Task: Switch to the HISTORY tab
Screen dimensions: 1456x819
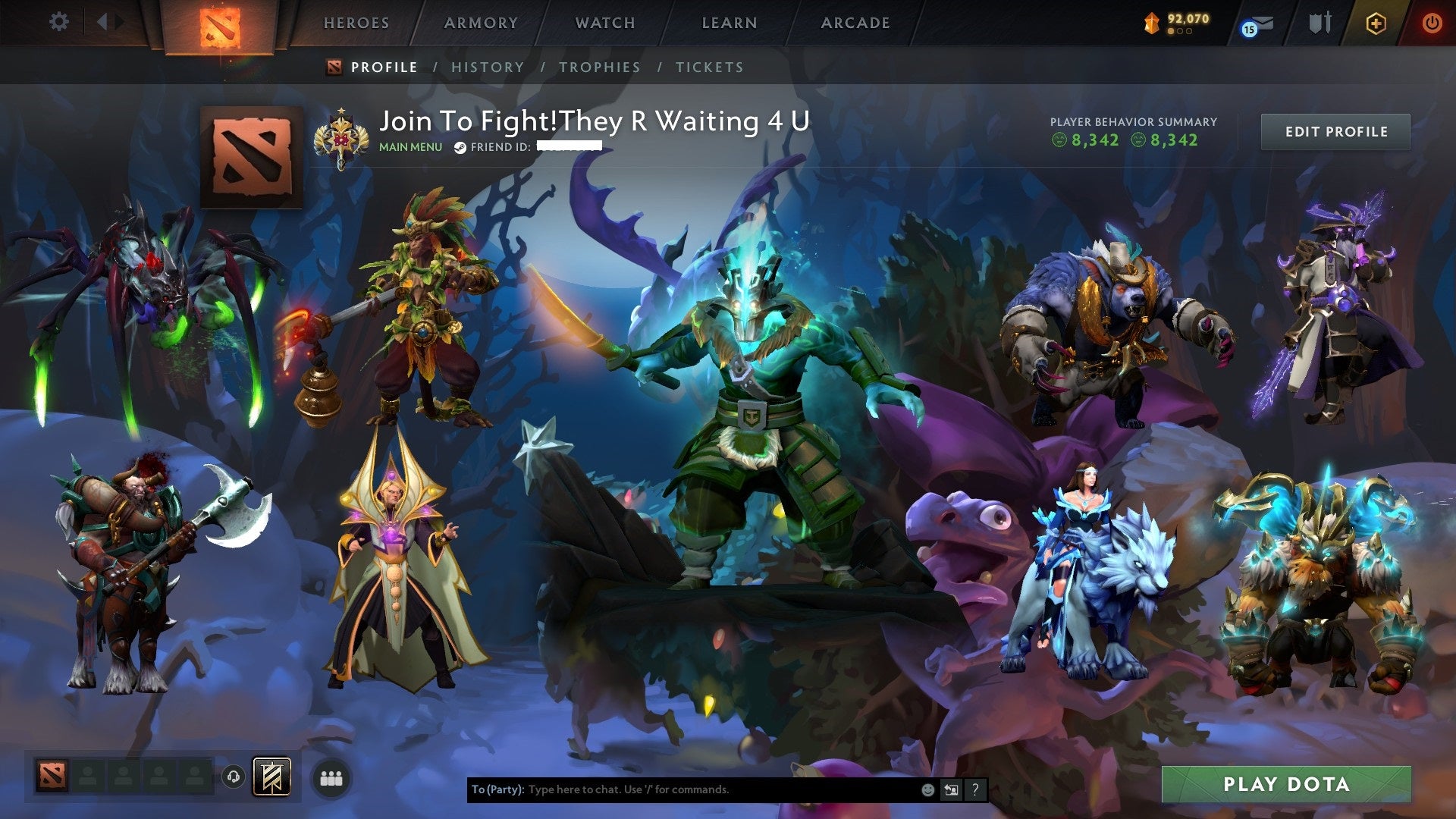Action: 487,67
